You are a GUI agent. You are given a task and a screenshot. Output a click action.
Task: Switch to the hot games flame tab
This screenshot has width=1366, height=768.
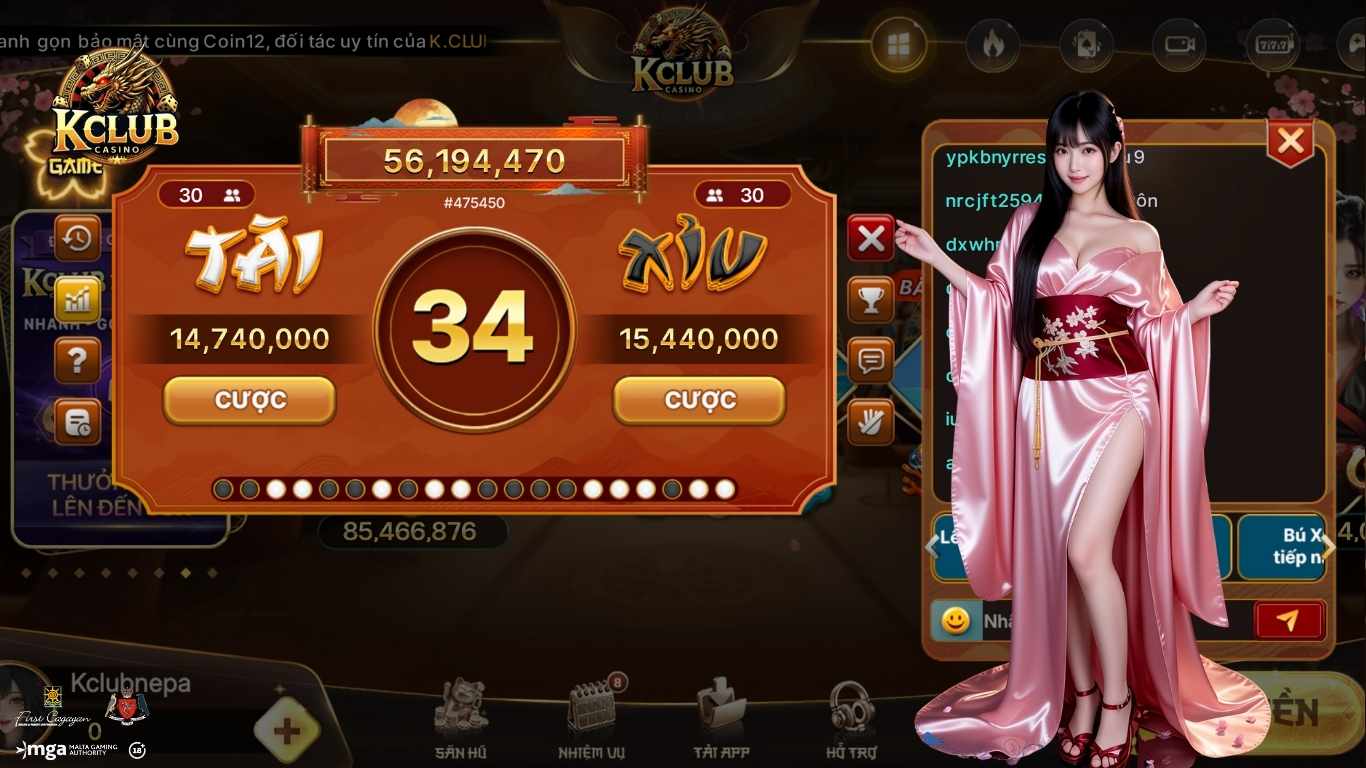pos(992,45)
